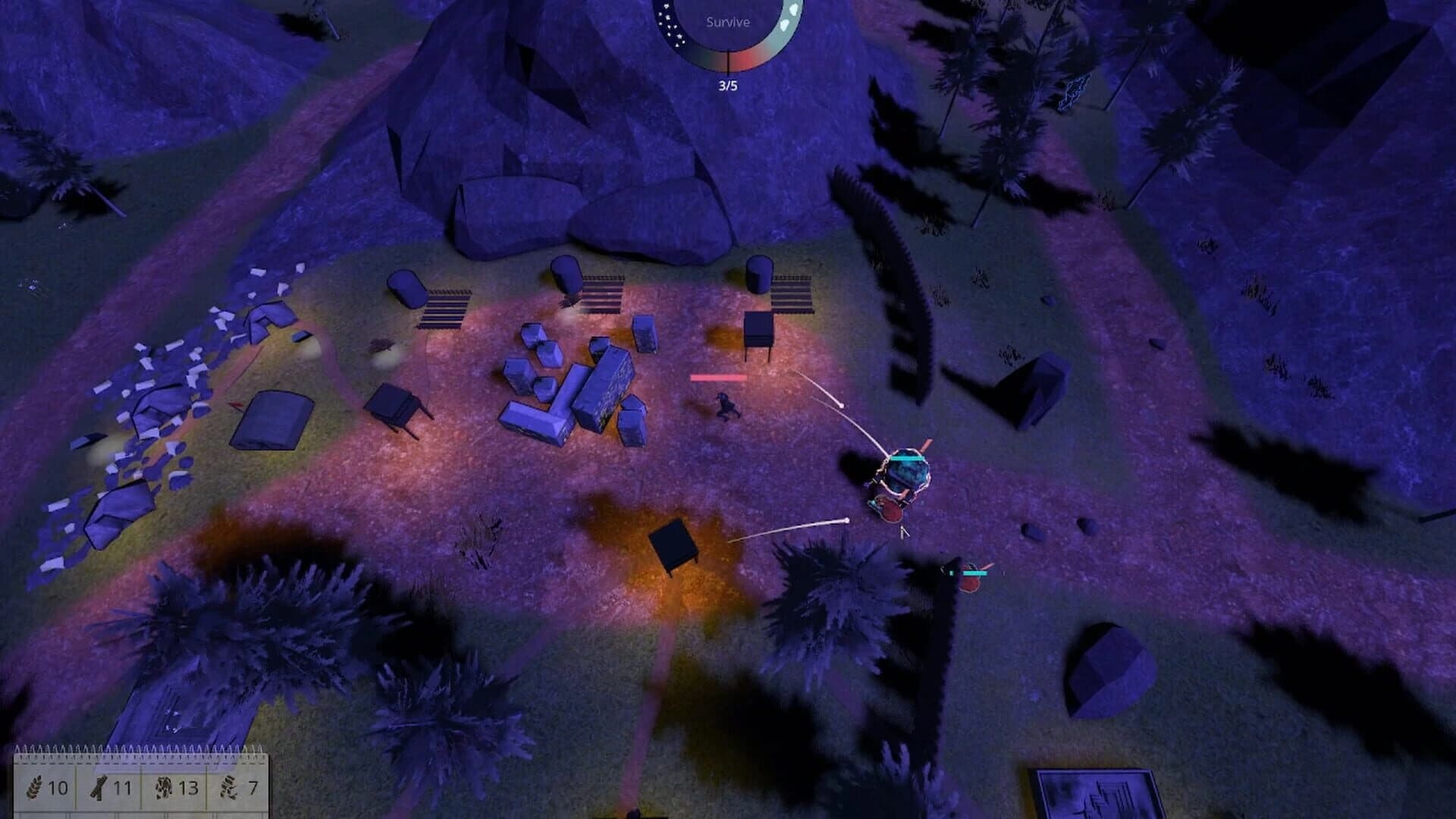Click the day progress marker on the survival ring
Image resolution: width=1456 pixels, height=819 pixels.
point(729,61)
